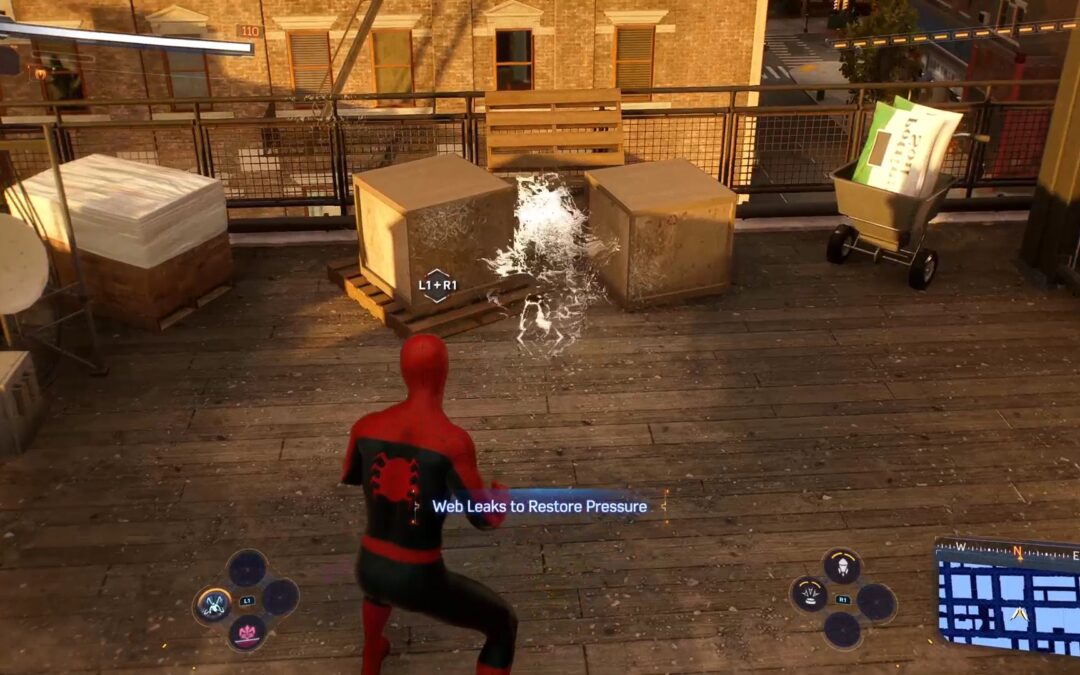
Task: Open the city minimap
Action: pos(1008,599)
